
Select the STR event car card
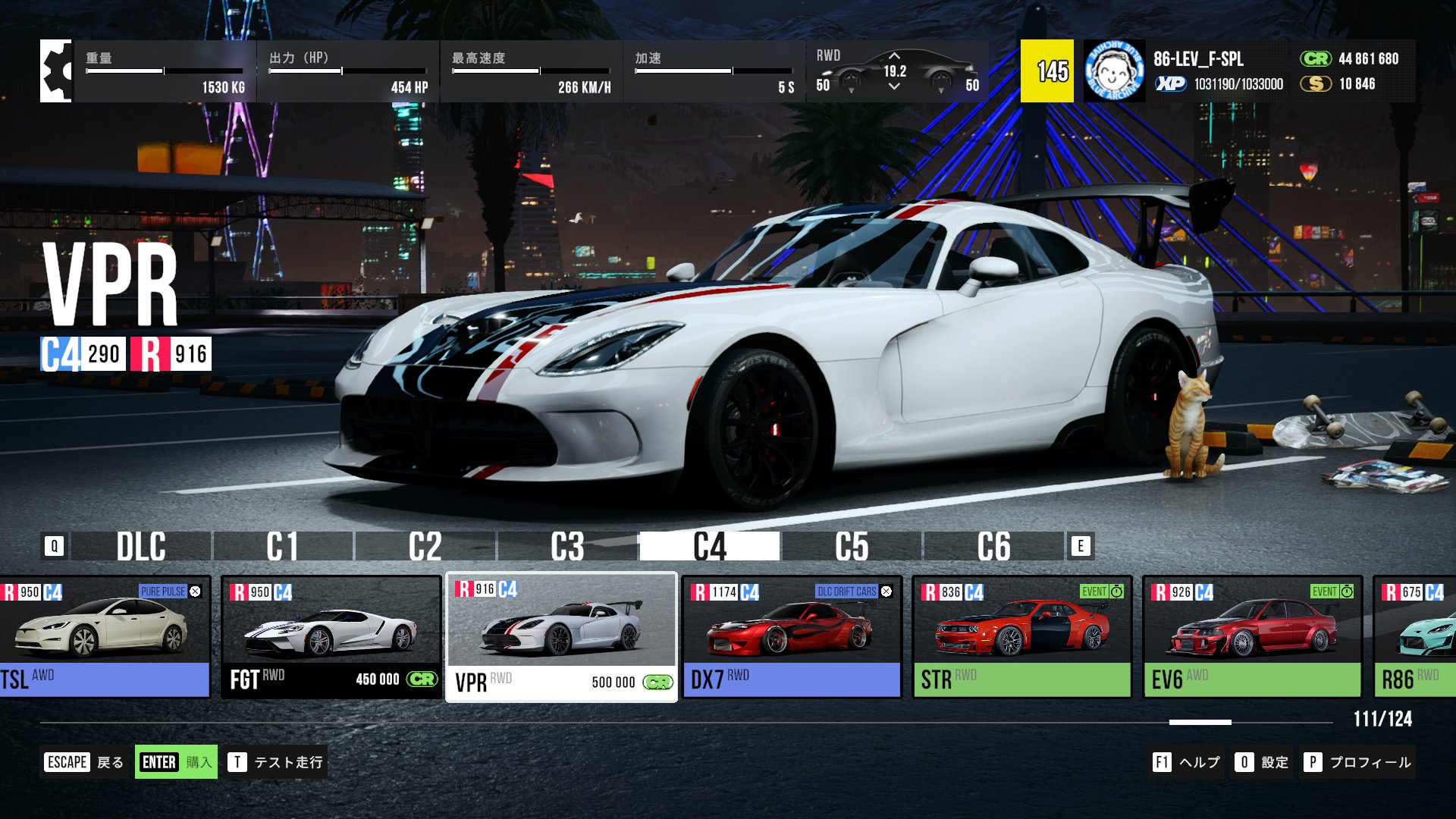(1022, 637)
